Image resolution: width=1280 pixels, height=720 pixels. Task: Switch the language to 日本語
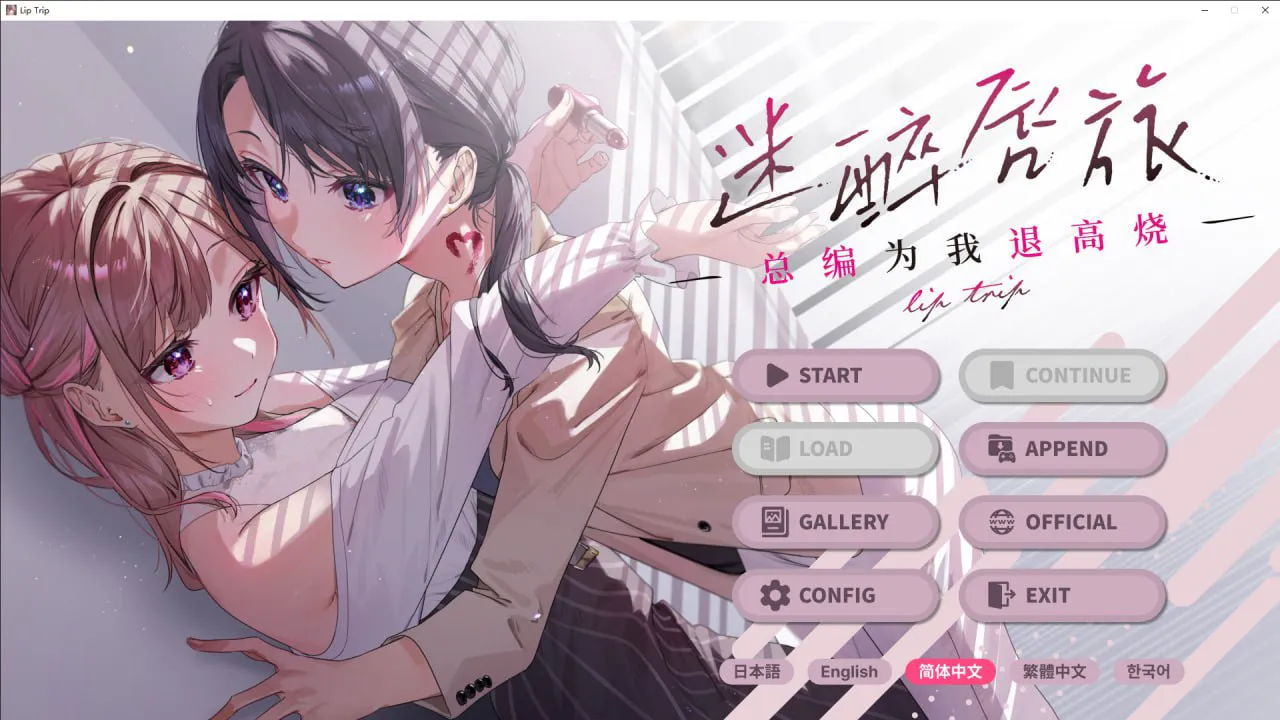click(x=758, y=672)
